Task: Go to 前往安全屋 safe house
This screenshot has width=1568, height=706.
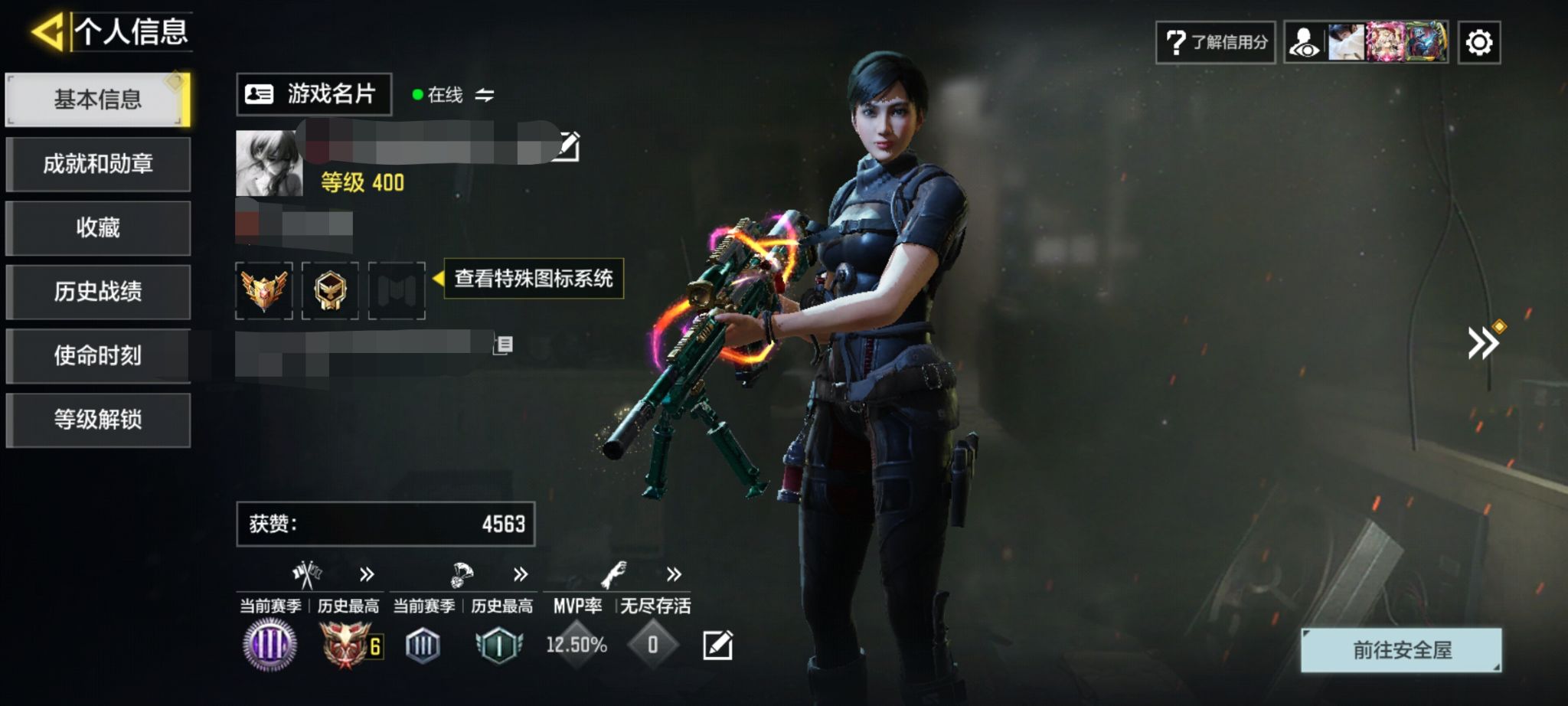Action: [1401, 650]
